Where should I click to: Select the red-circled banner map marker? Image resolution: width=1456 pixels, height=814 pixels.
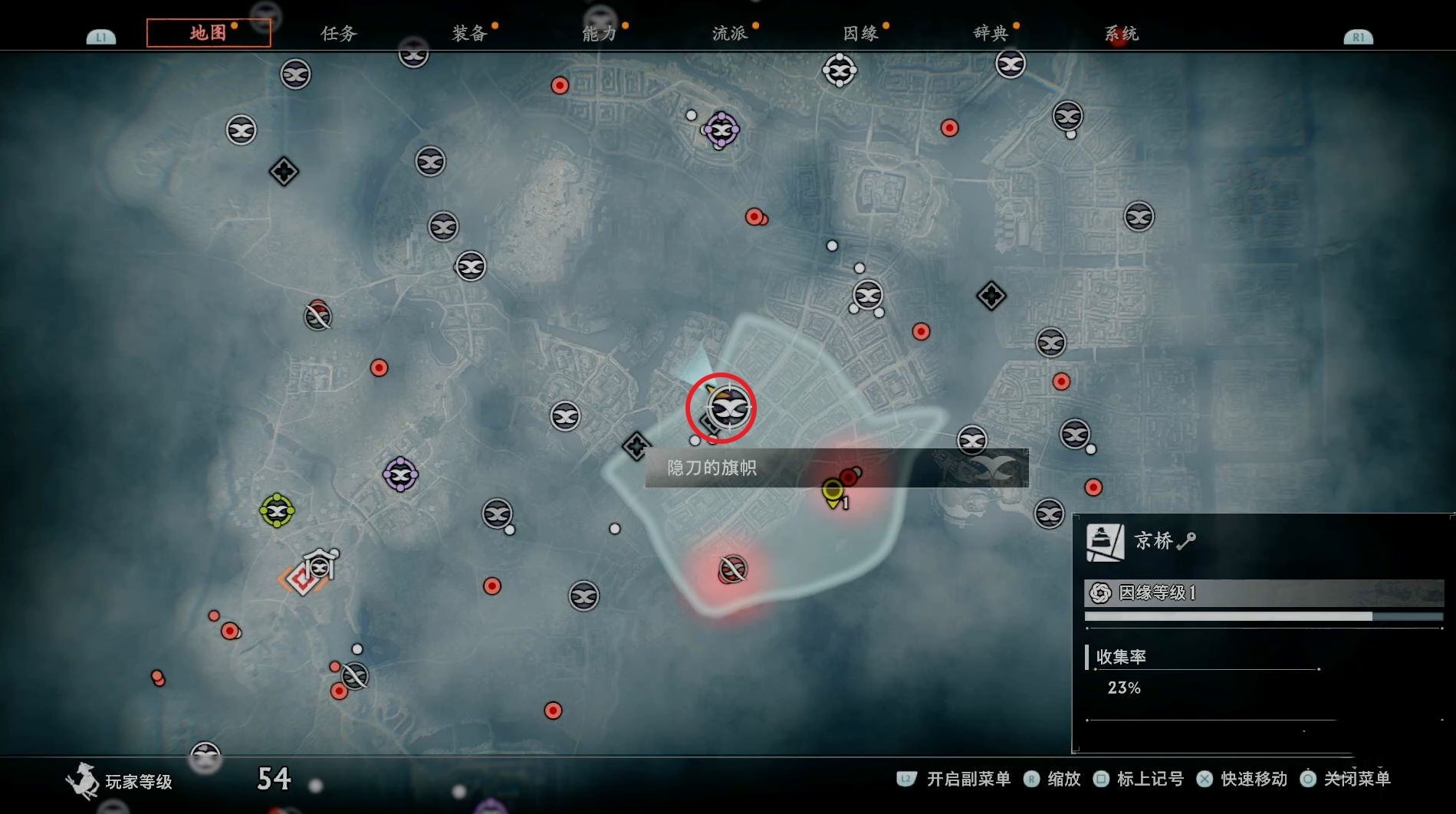click(x=727, y=409)
